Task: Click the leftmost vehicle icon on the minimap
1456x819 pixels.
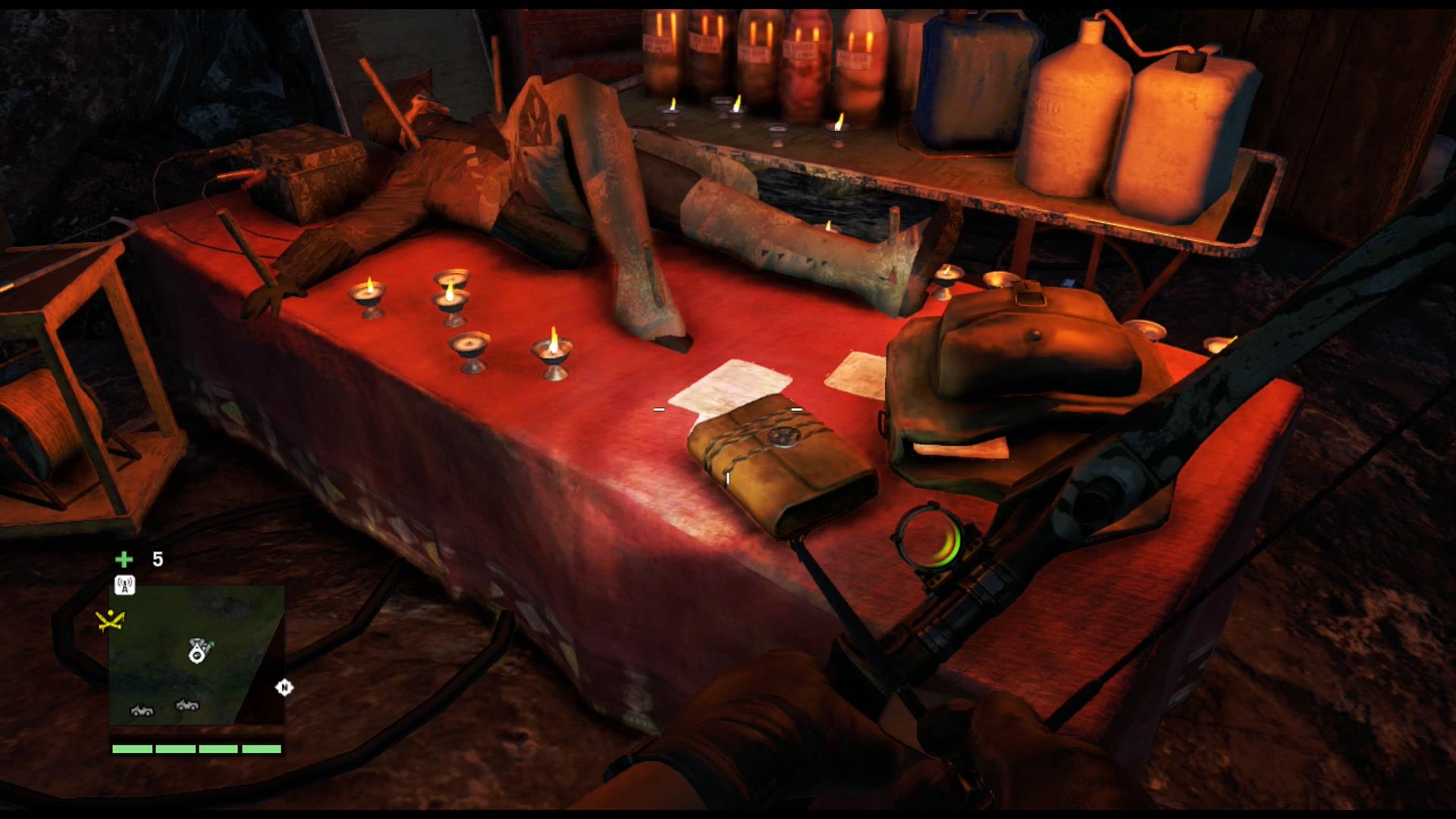Action: coord(142,710)
